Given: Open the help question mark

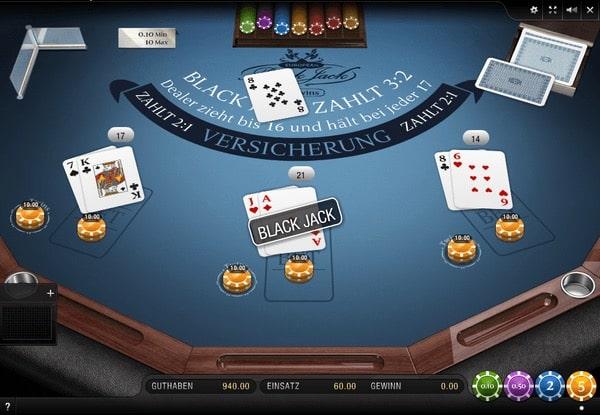Looking at the screenshot, I should [8, 406].
